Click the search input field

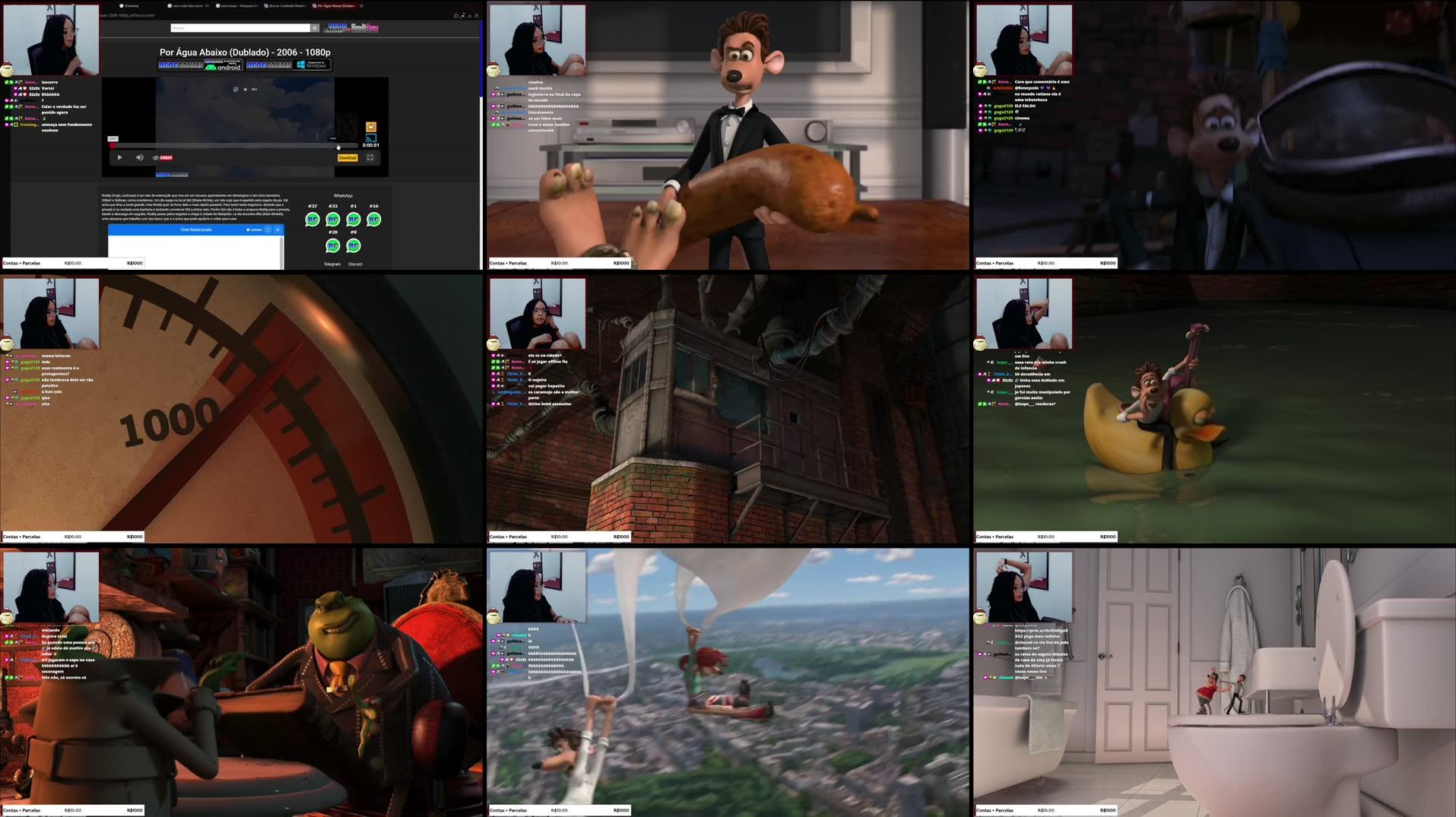[x=241, y=28]
